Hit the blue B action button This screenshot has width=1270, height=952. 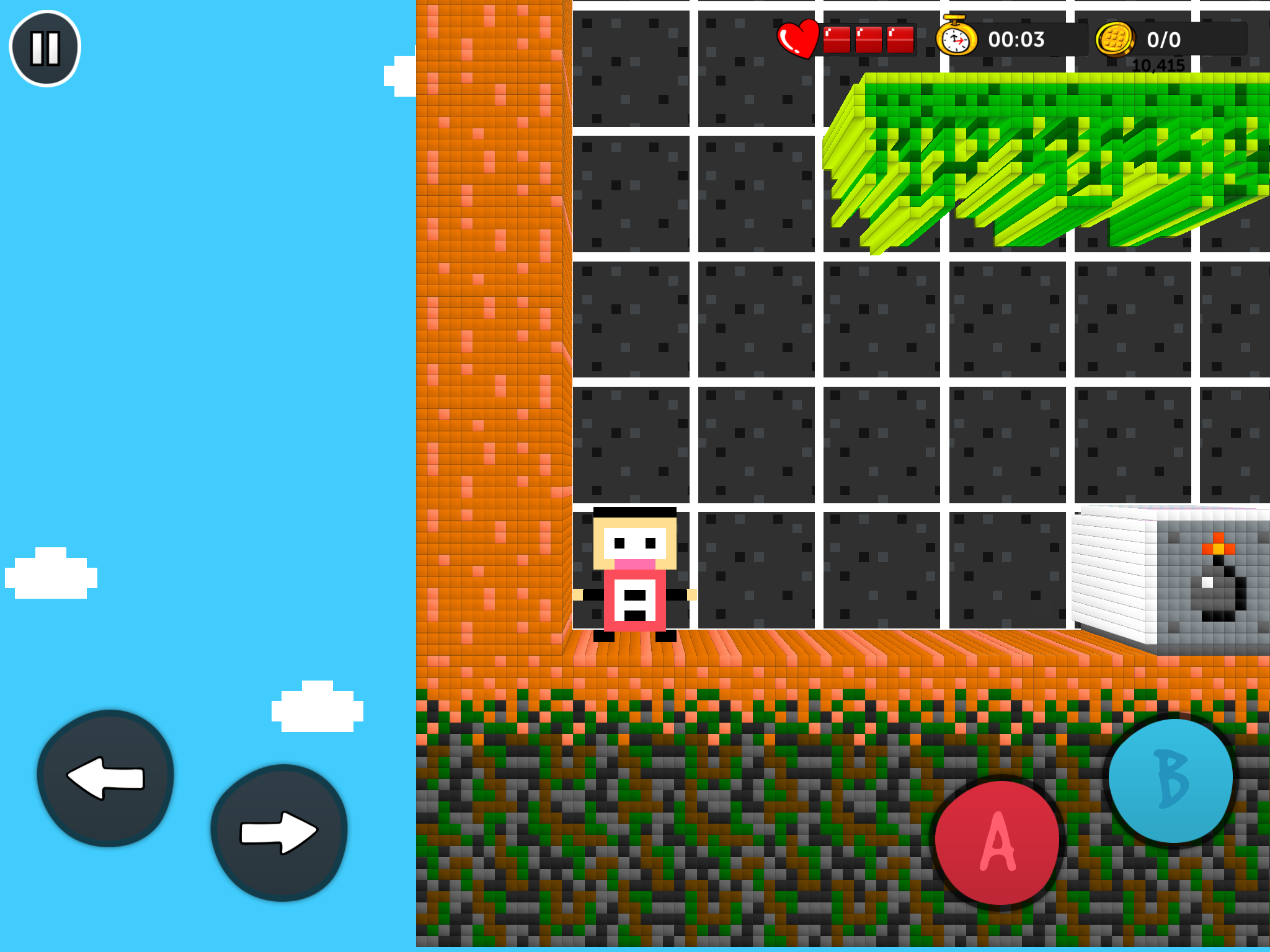click(1171, 780)
